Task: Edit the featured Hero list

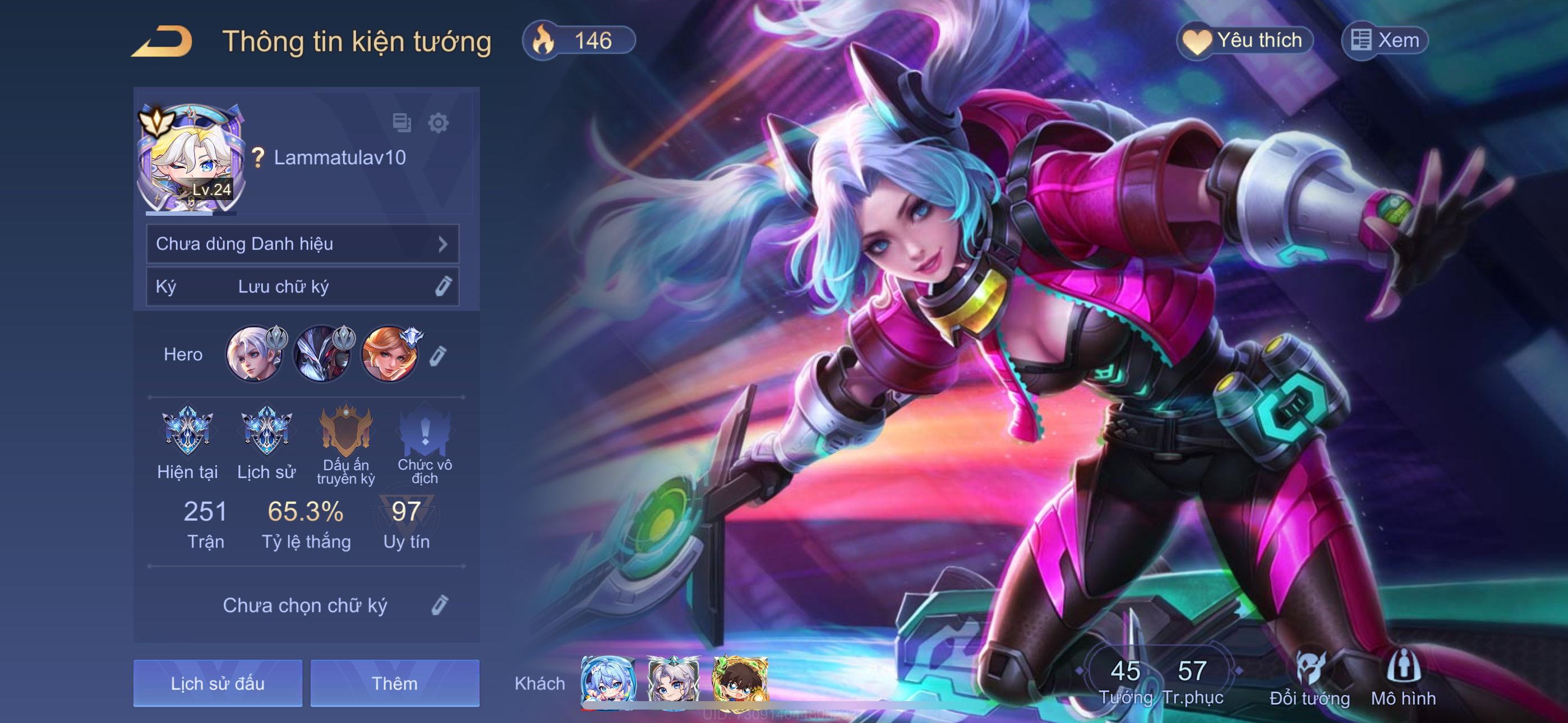Action: [438, 356]
